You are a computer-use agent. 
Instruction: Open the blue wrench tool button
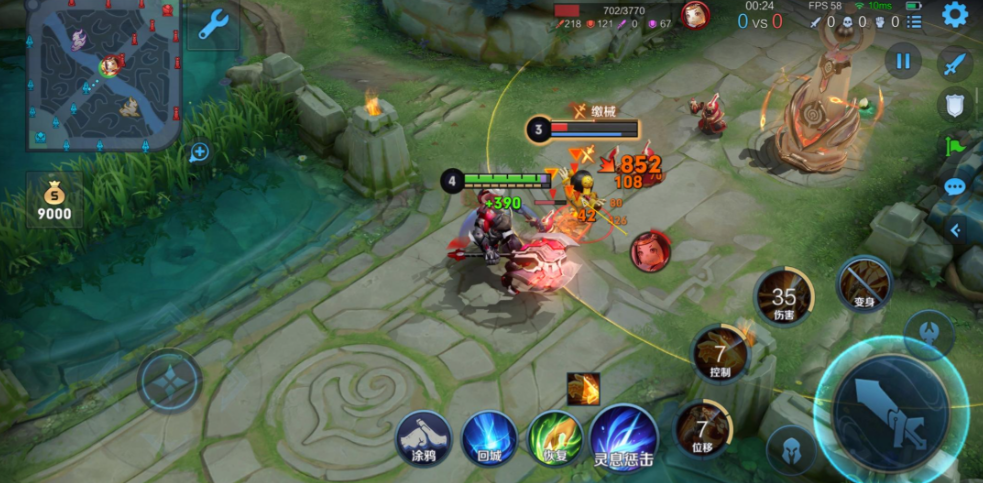tap(213, 25)
